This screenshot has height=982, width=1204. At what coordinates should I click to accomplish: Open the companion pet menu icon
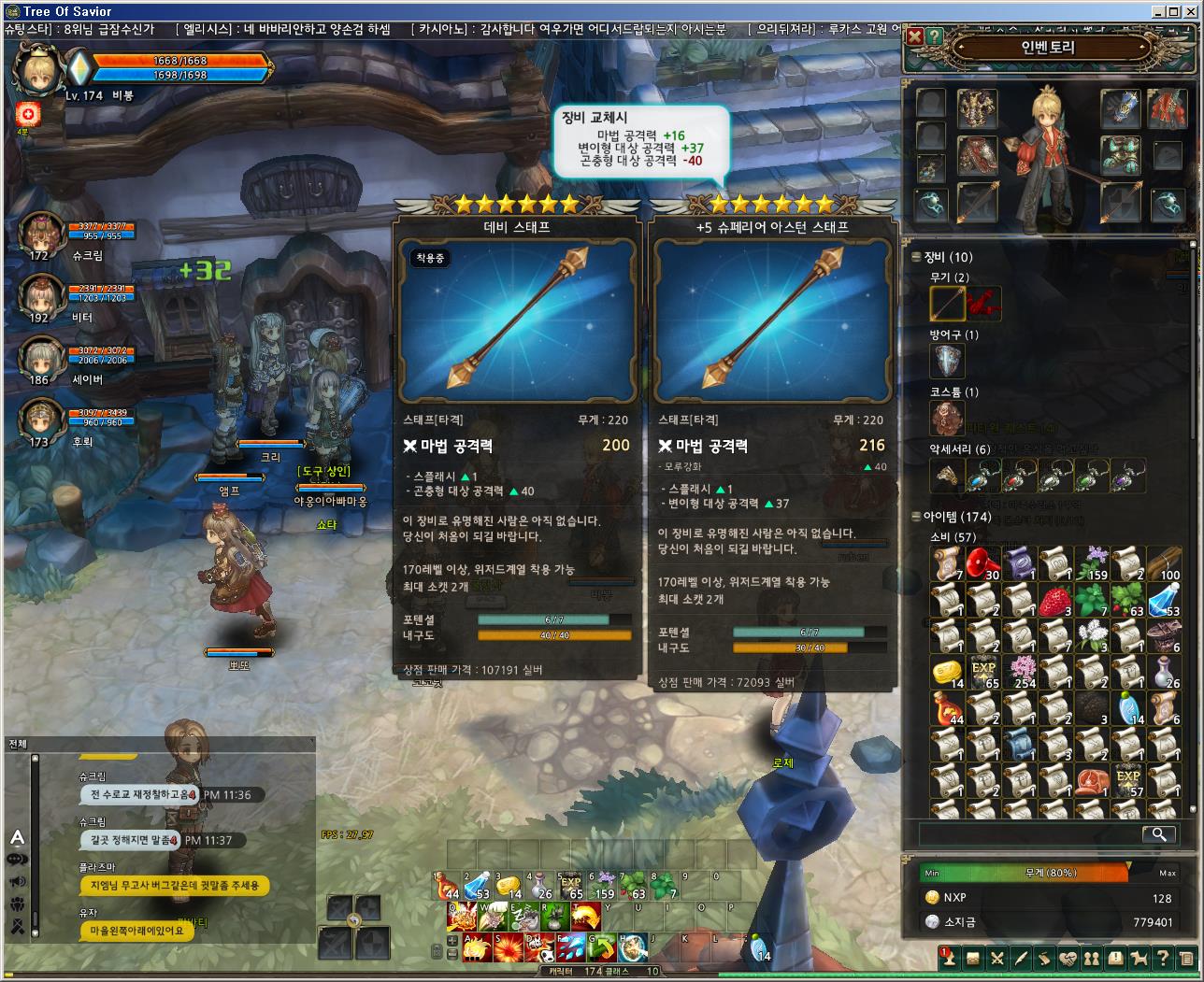click(x=1139, y=958)
